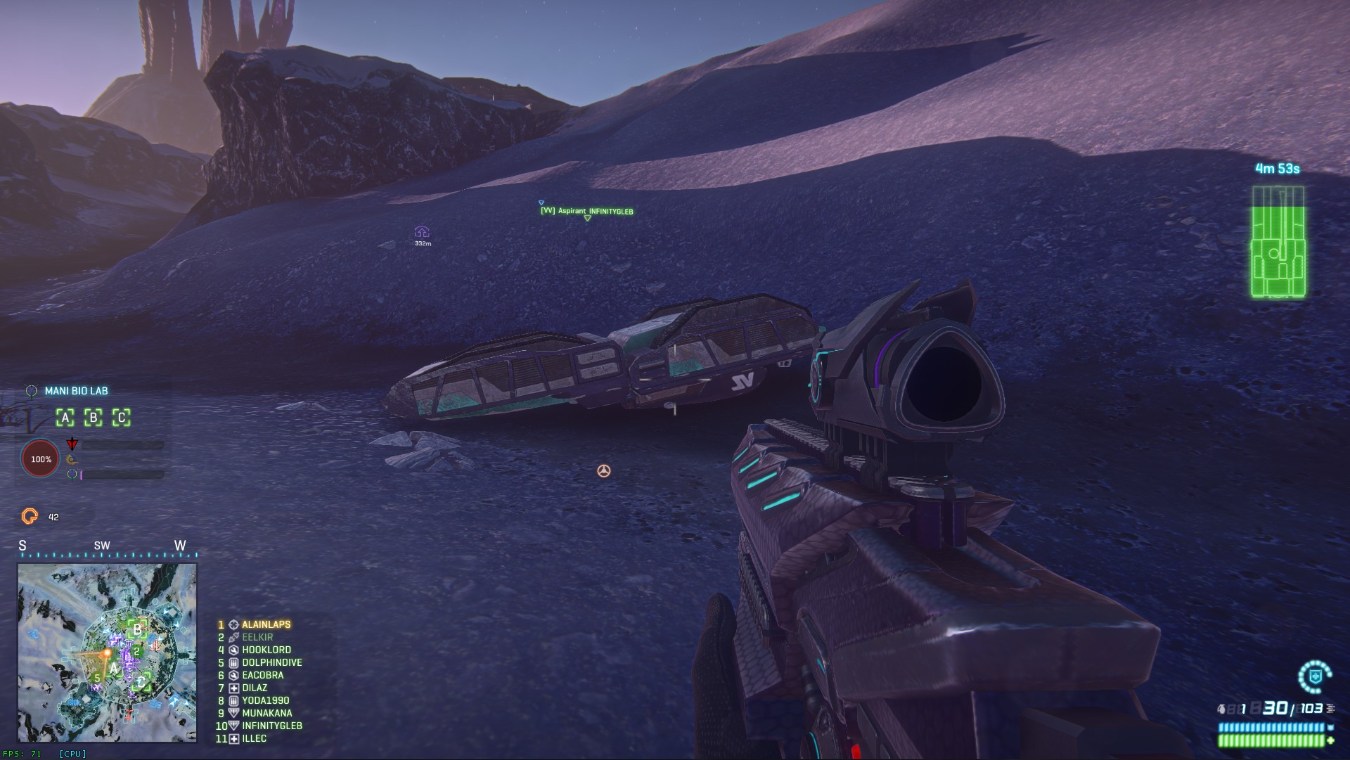Select squad member ILLEC

click(x=254, y=739)
